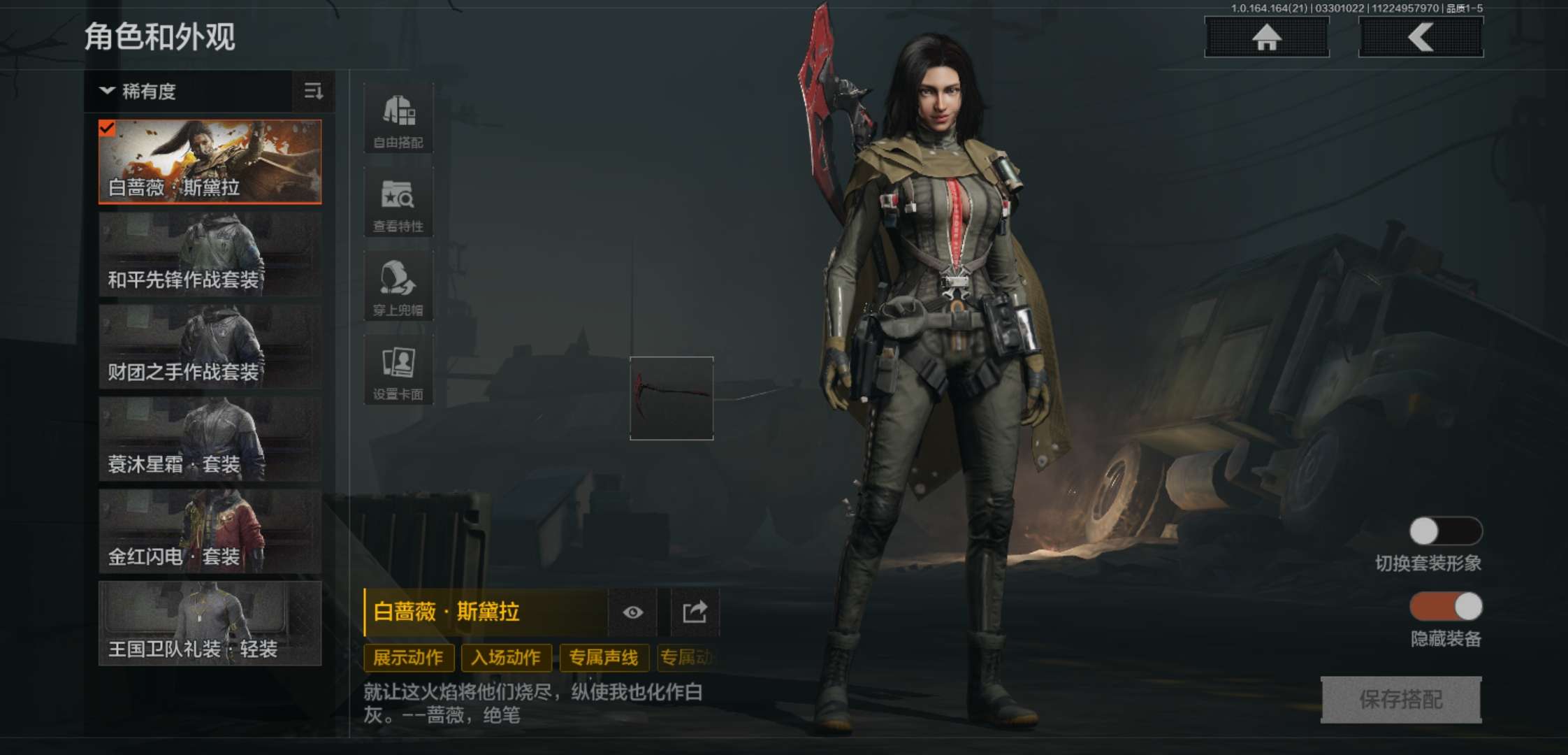The height and width of the screenshot is (755, 1568).
Task: Collapse the 稀有度 rarity section
Action: pyautogui.click(x=106, y=92)
